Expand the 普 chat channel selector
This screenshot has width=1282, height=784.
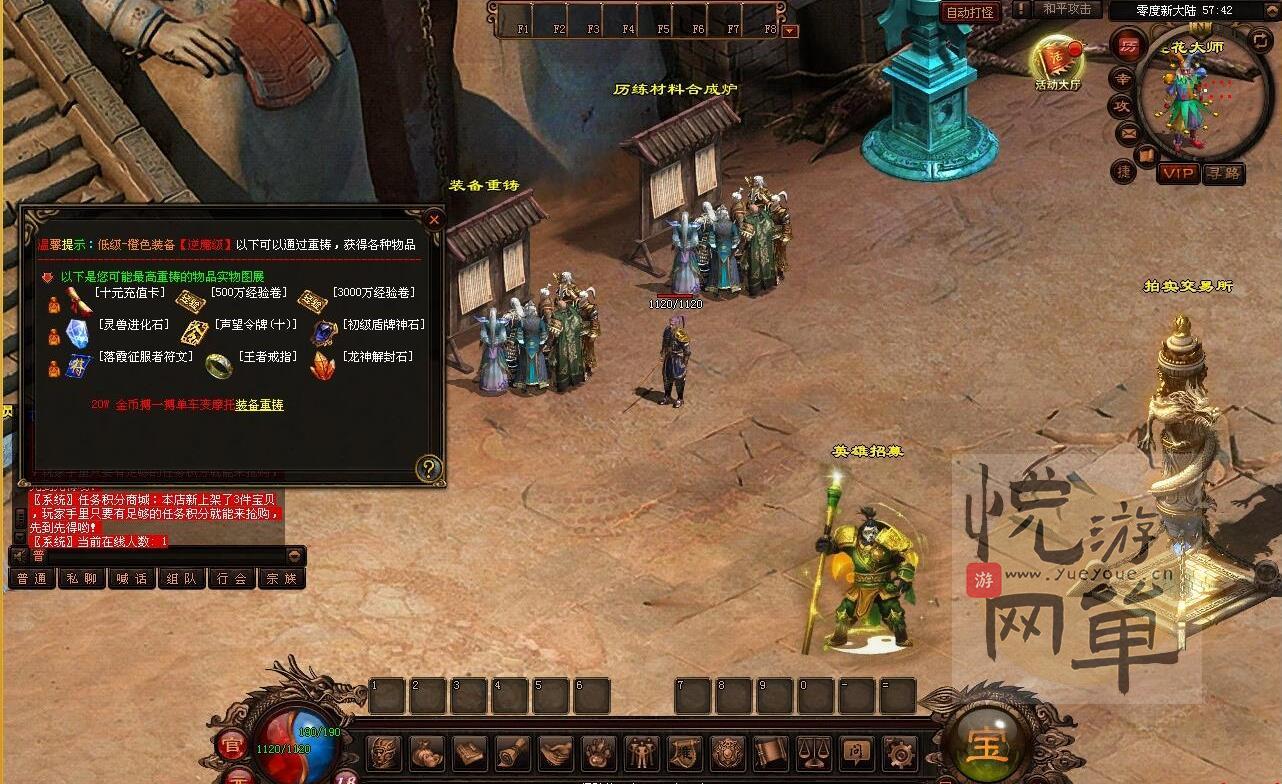coord(38,555)
